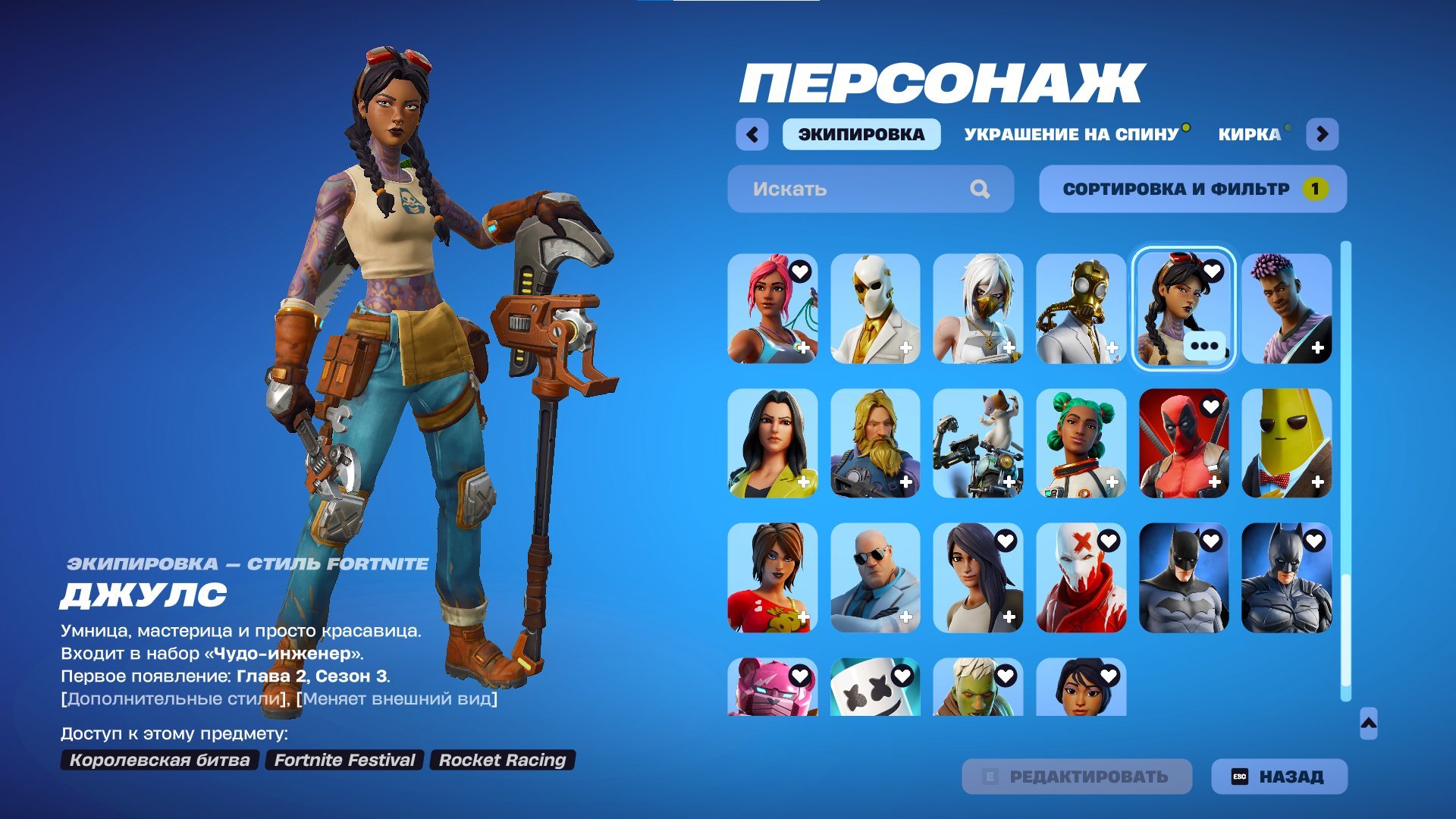The image size is (1456, 819).
Task: Toggle the heart on the Deadpool skin
Action: [1210, 405]
